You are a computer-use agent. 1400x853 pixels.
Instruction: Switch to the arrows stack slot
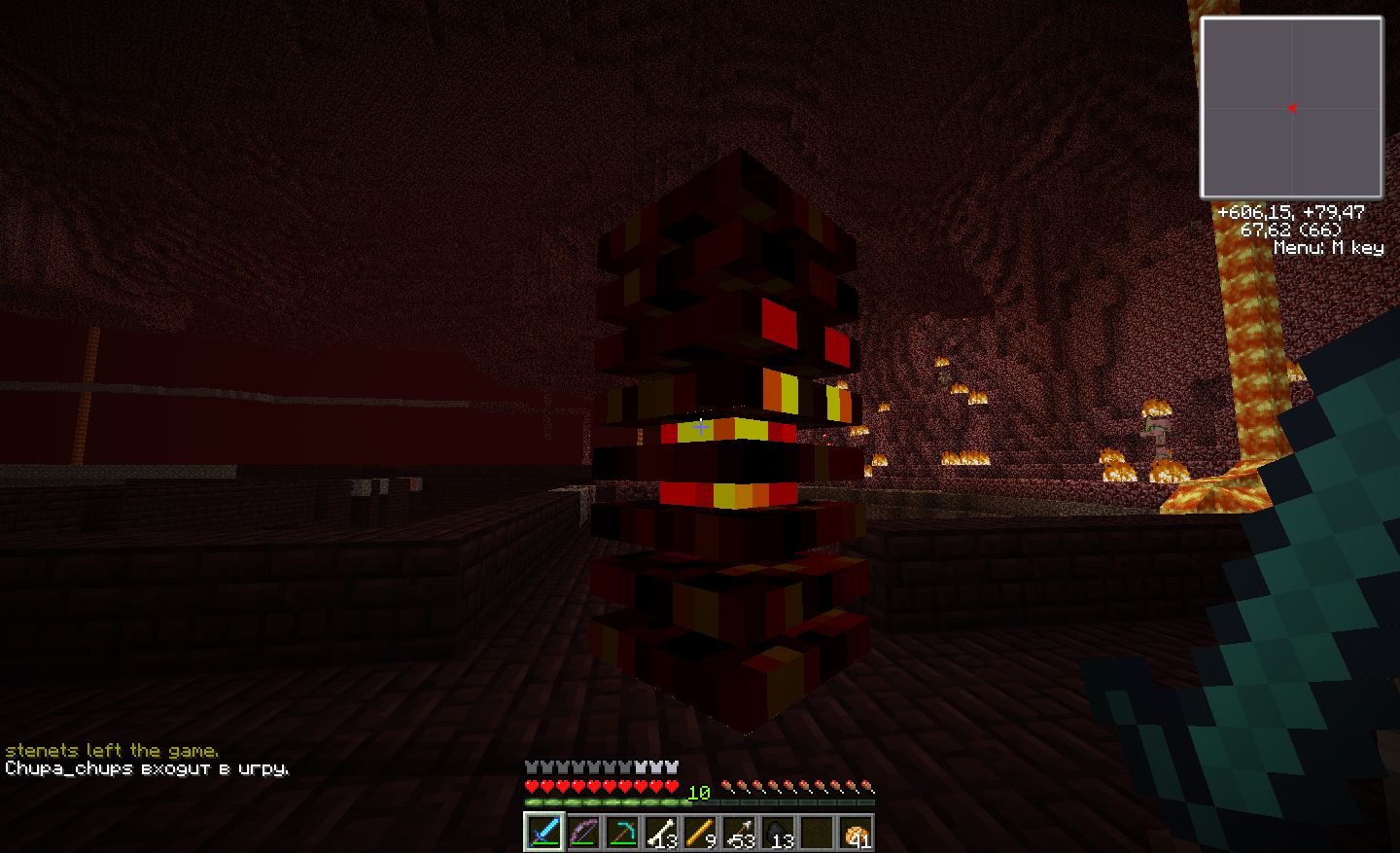[x=739, y=833]
